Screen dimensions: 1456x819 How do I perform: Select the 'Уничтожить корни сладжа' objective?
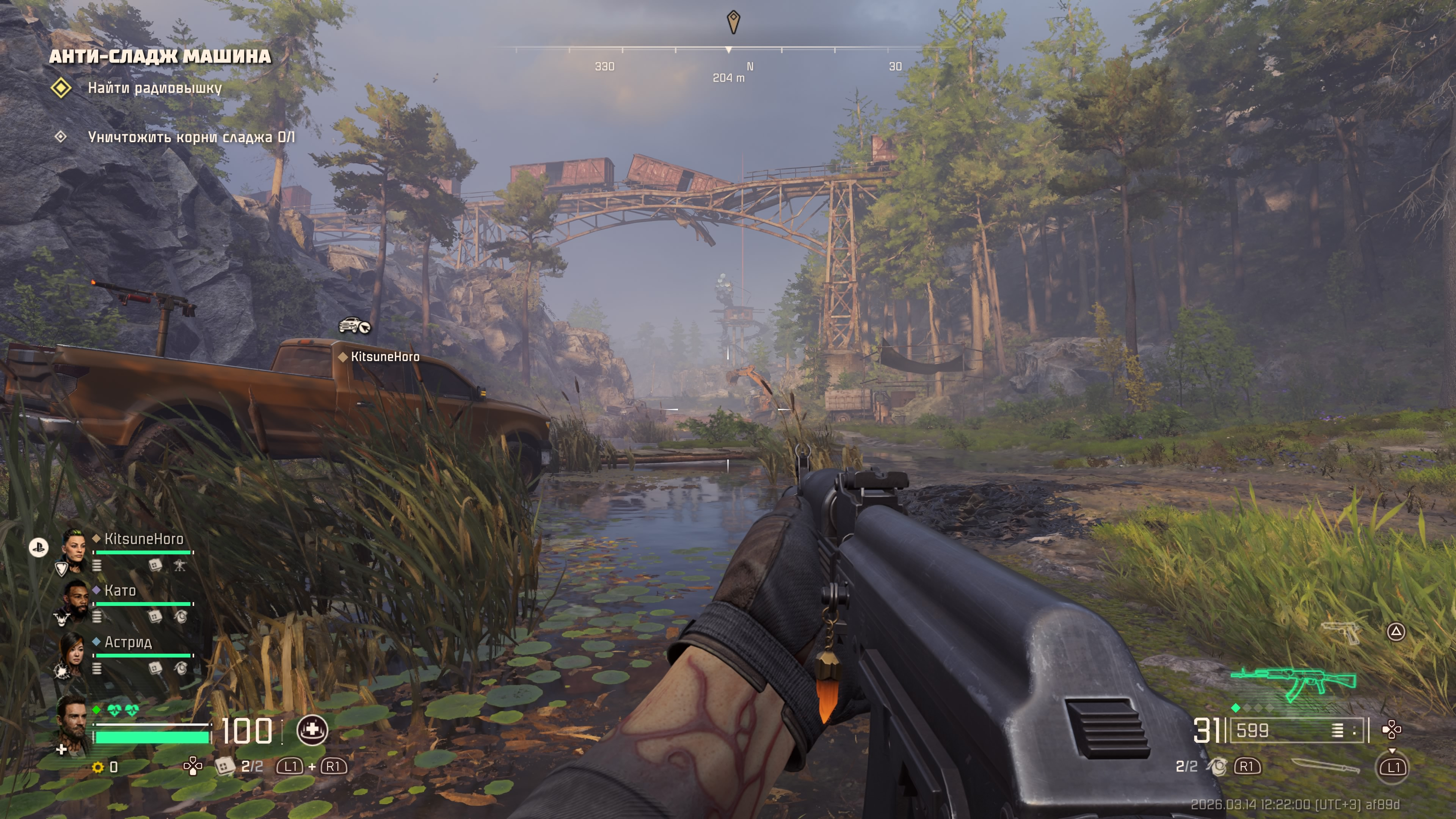click(191, 137)
